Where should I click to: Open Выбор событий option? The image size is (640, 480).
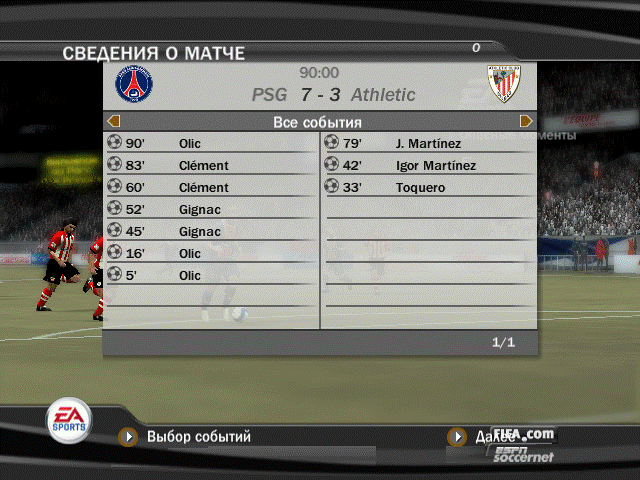coord(198,437)
